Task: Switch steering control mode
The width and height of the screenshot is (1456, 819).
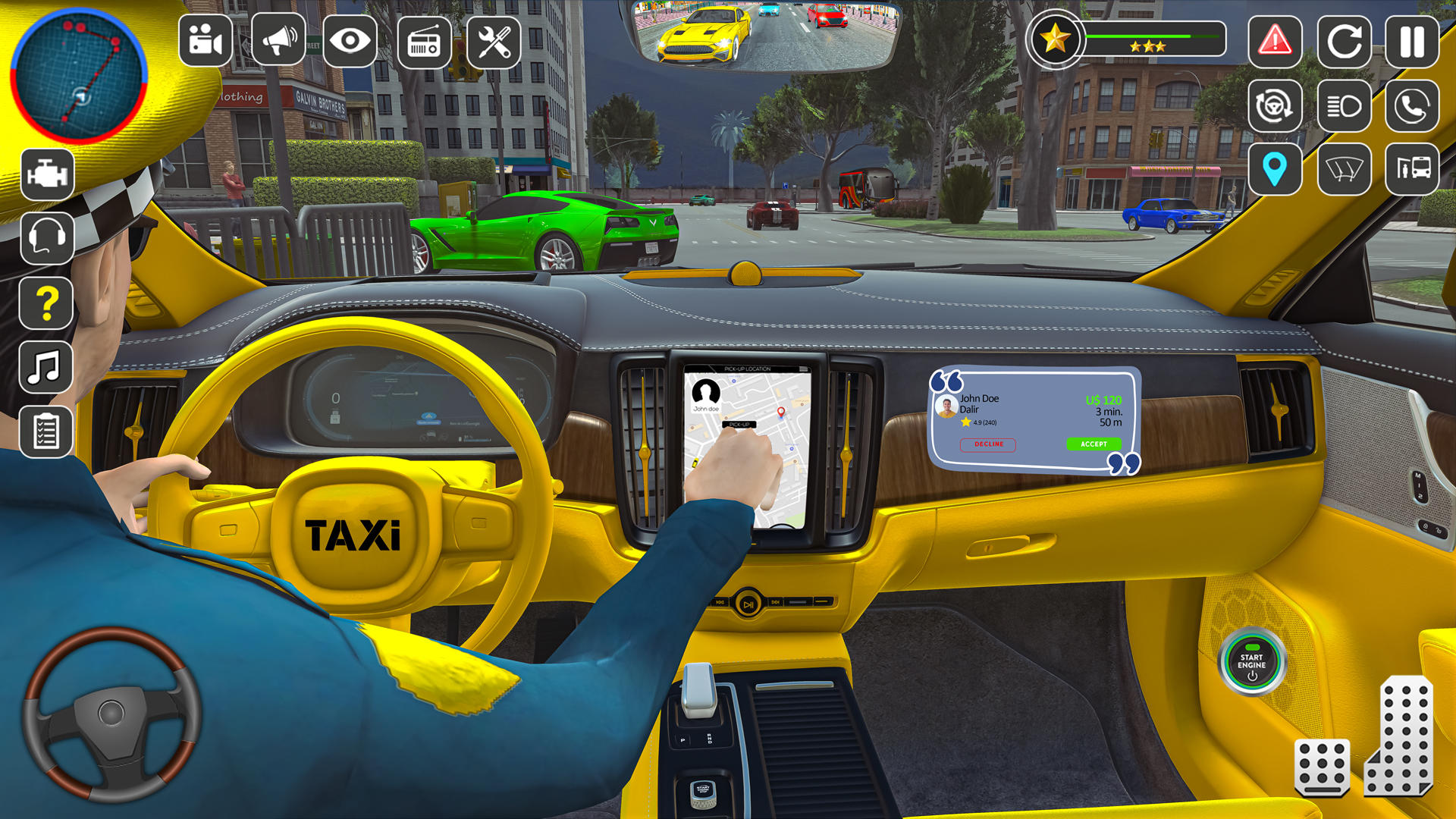Action: (x=1276, y=106)
